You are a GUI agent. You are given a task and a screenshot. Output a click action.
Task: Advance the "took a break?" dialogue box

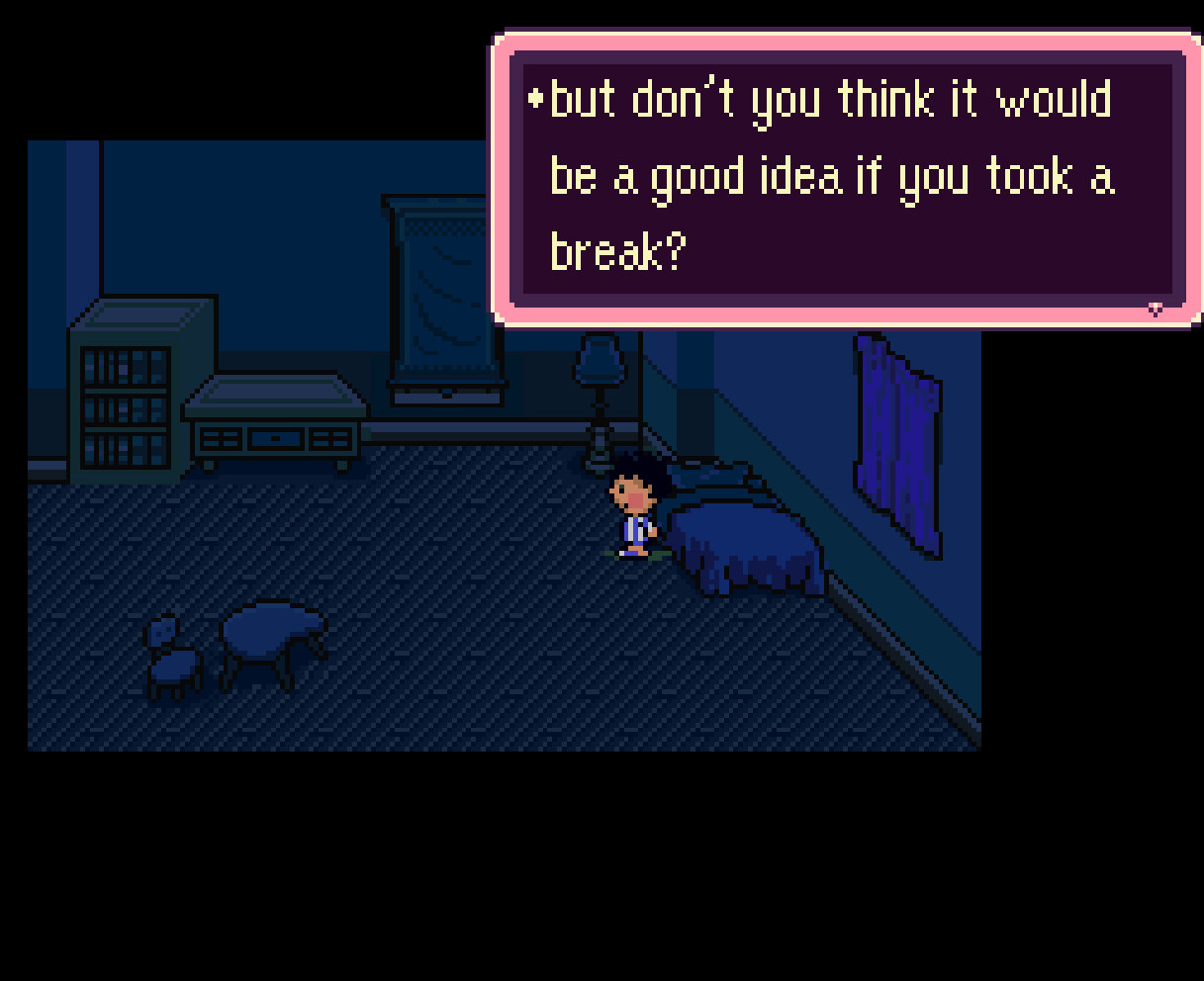pos(846,178)
